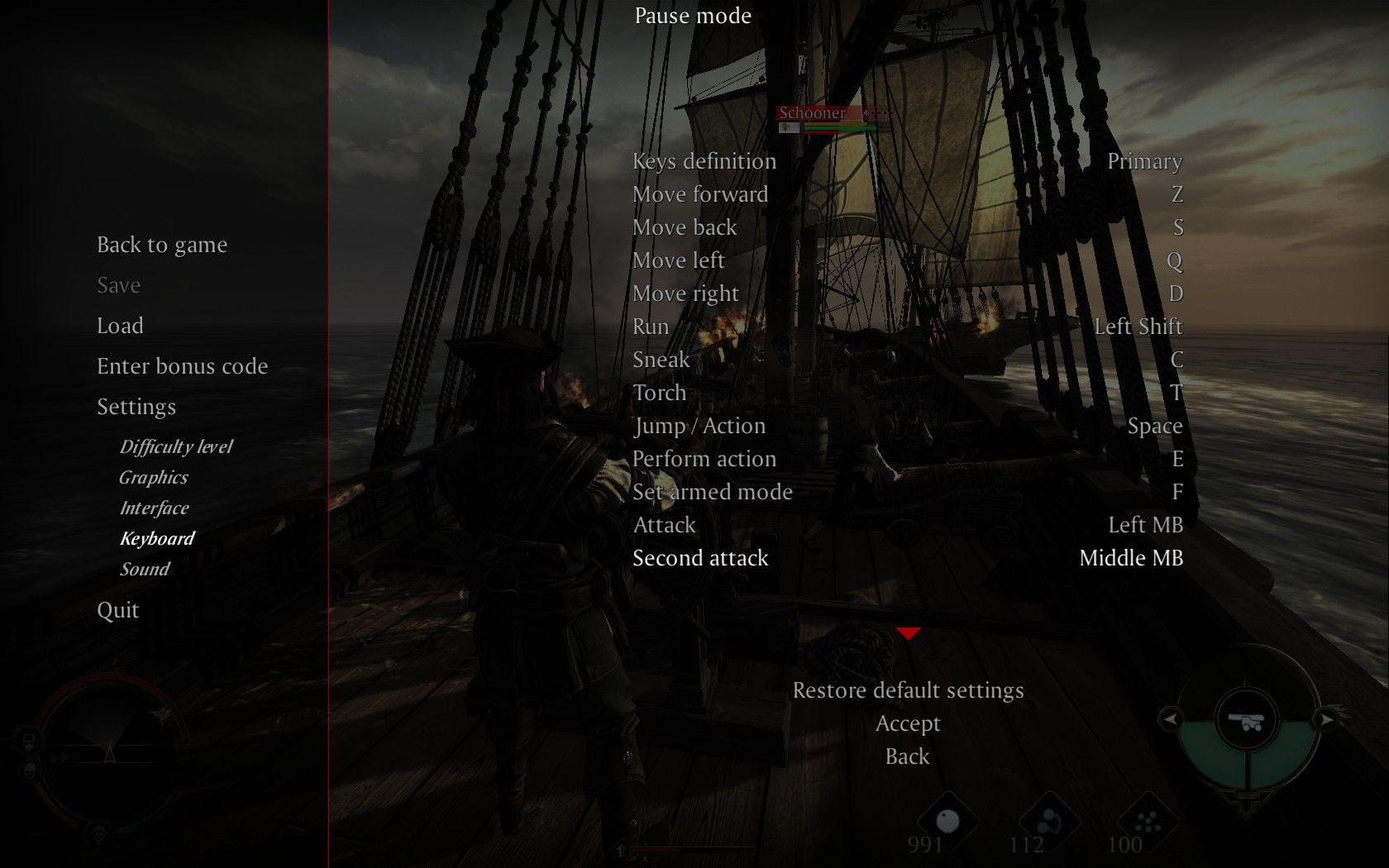Image resolution: width=1389 pixels, height=868 pixels.
Task: Switch to Graphics settings
Action: [x=154, y=478]
